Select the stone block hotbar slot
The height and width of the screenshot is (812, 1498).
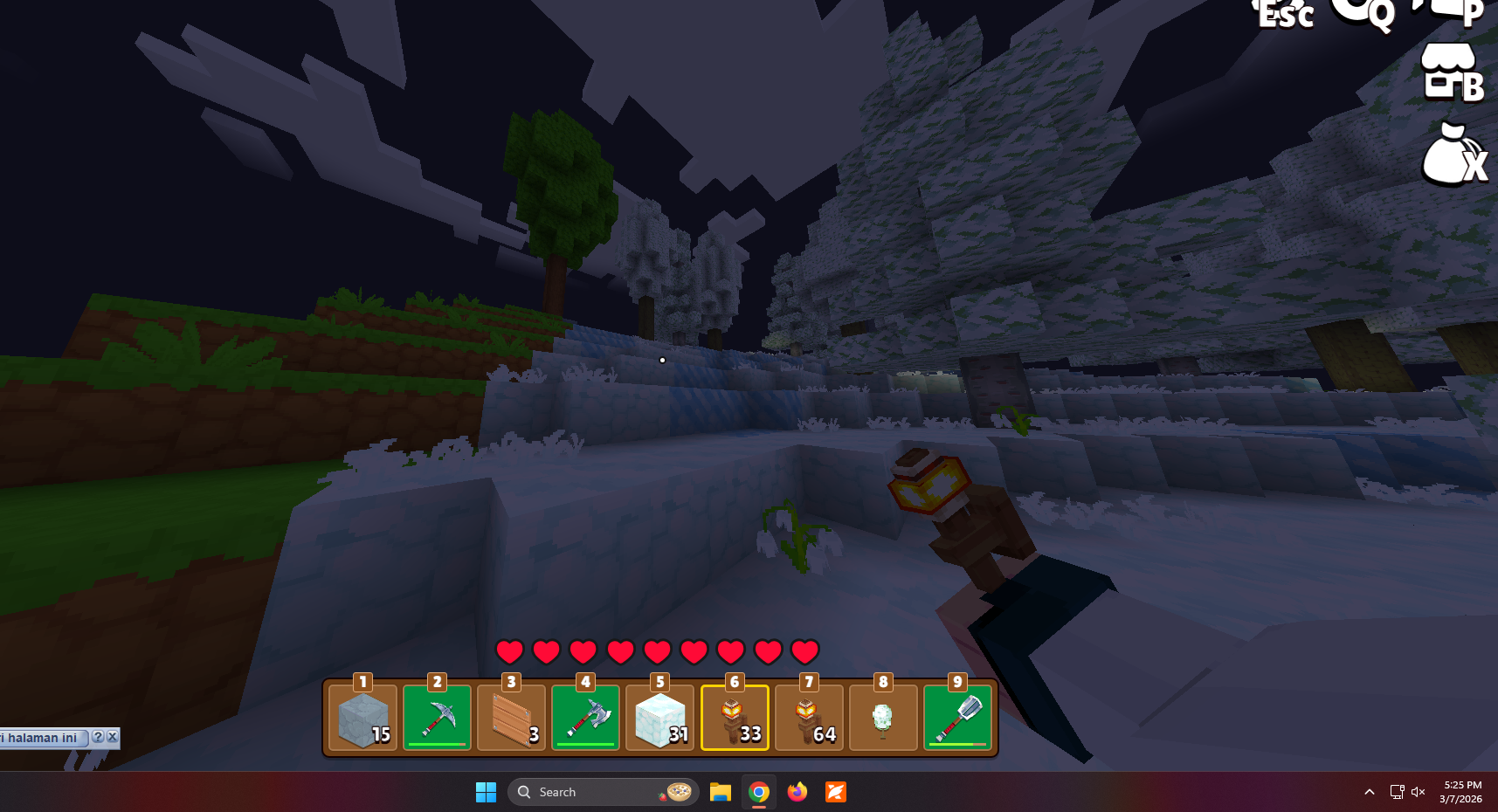pos(363,718)
